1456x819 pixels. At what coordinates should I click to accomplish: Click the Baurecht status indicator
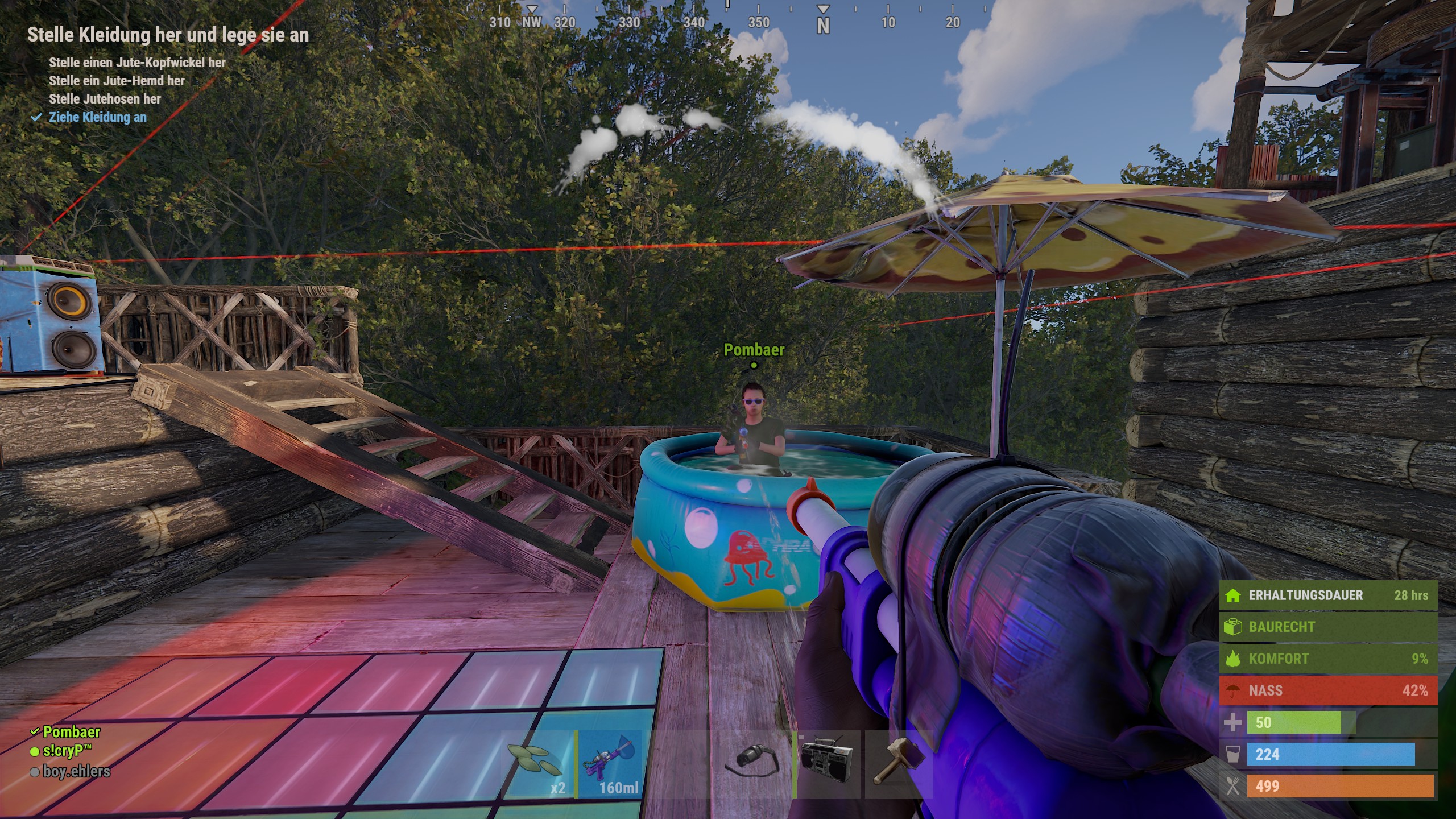tap(1327, 627)
